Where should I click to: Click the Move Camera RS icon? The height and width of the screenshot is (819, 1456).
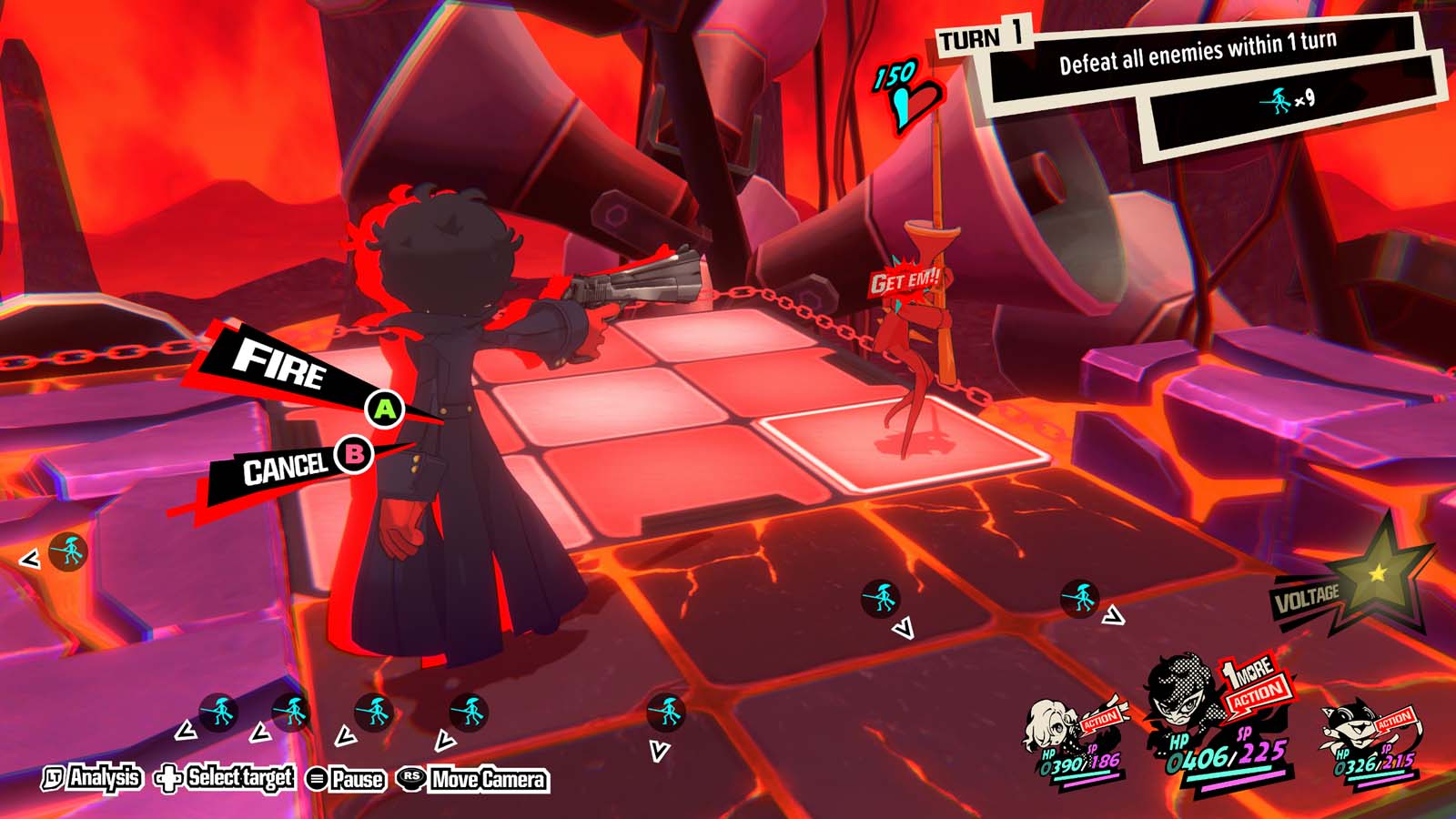pos(411,779)
